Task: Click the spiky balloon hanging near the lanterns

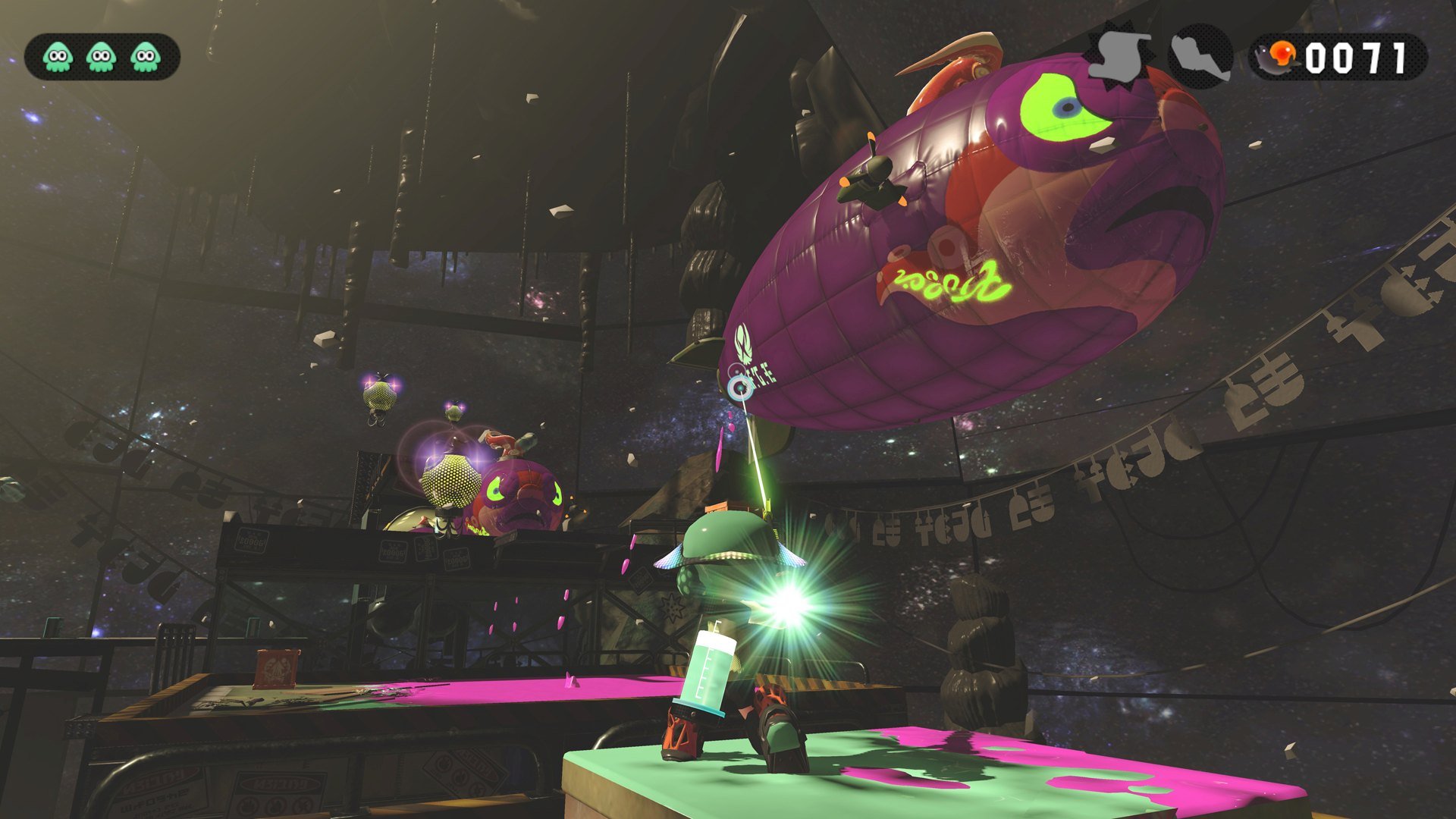Action: coord(379,397)
